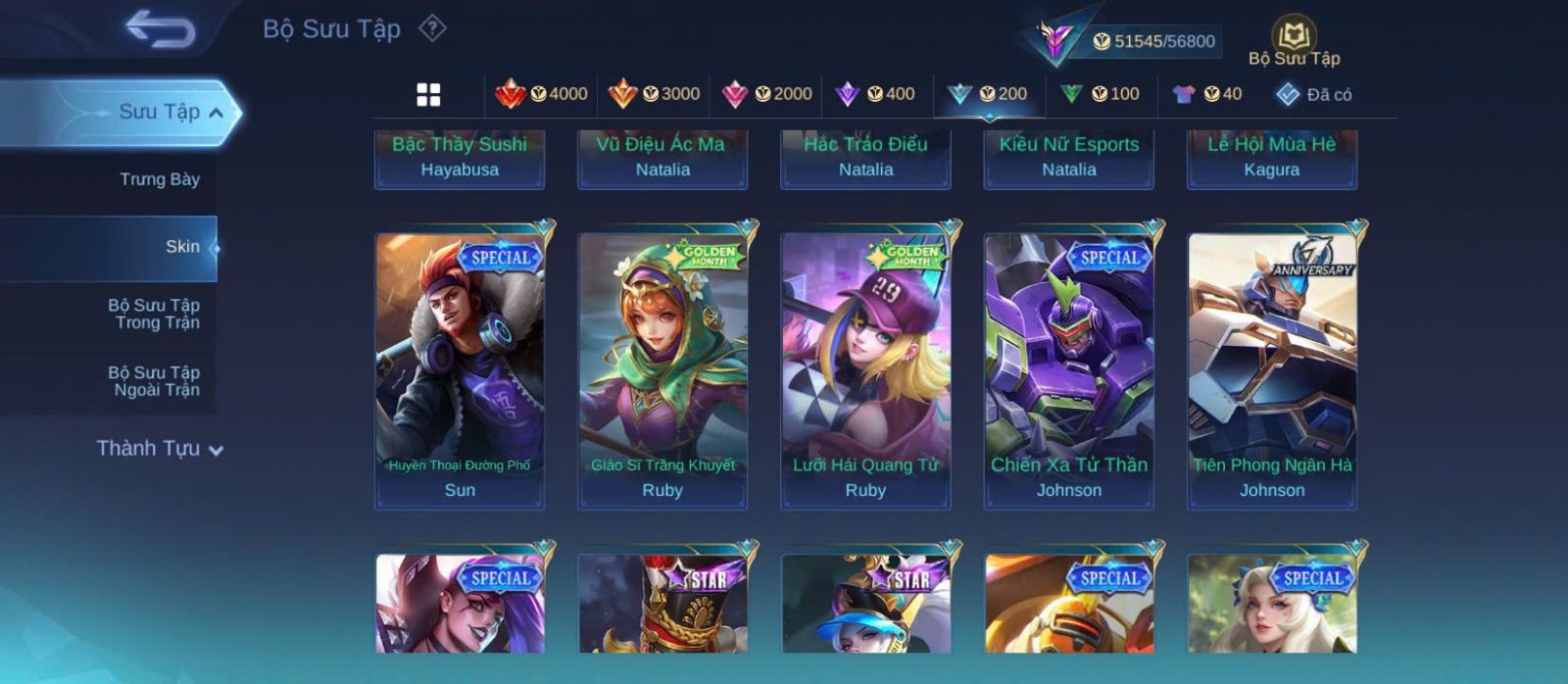
Task: View Ruby's Giáo Sĩ Trăng Khuyết skin
Action: click(x=662, y=370)
